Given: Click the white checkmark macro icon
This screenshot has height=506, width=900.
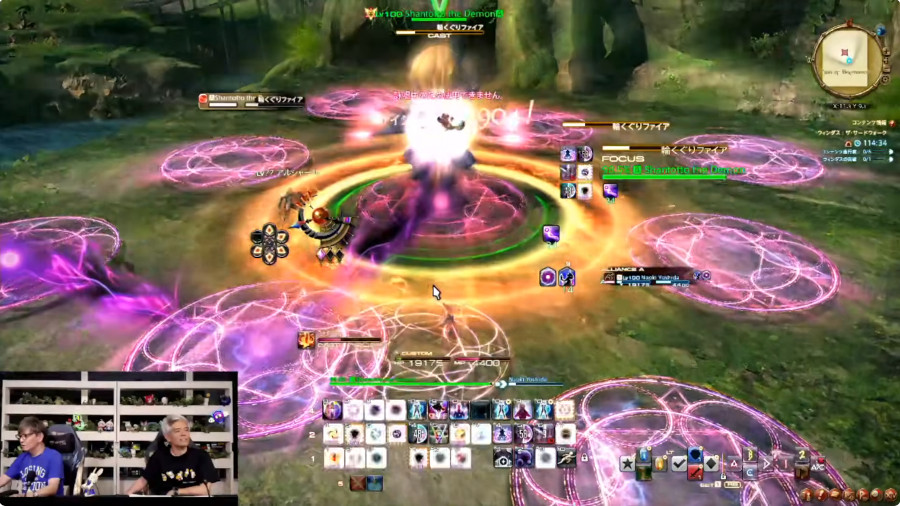Looking at the screenshot, I should (x=678, y=463).
